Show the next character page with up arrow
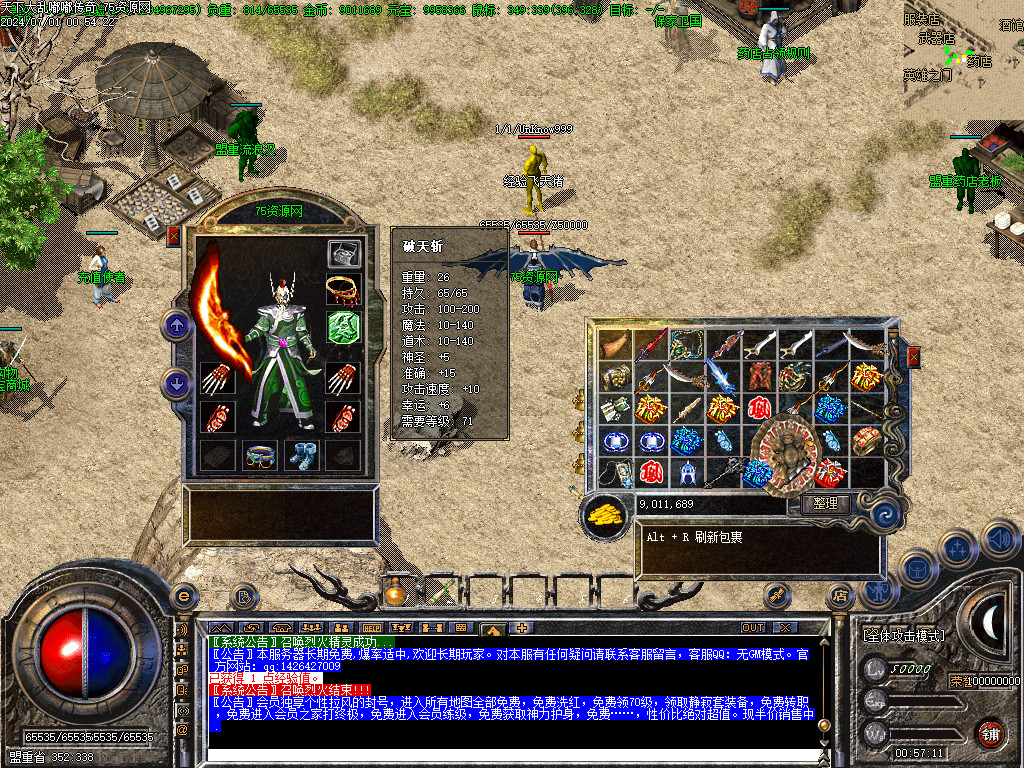This screenshot has height=768, width=1024. pos(177,325)
